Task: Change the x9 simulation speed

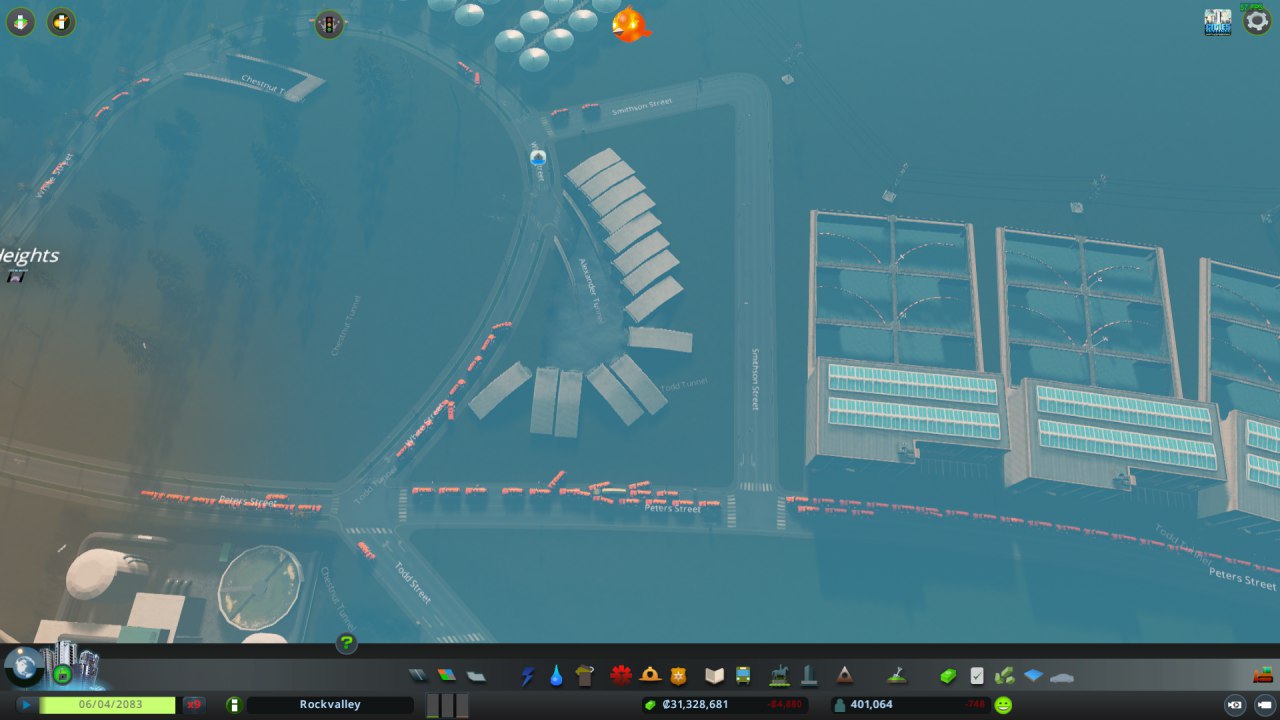Action: click(194, 705)
